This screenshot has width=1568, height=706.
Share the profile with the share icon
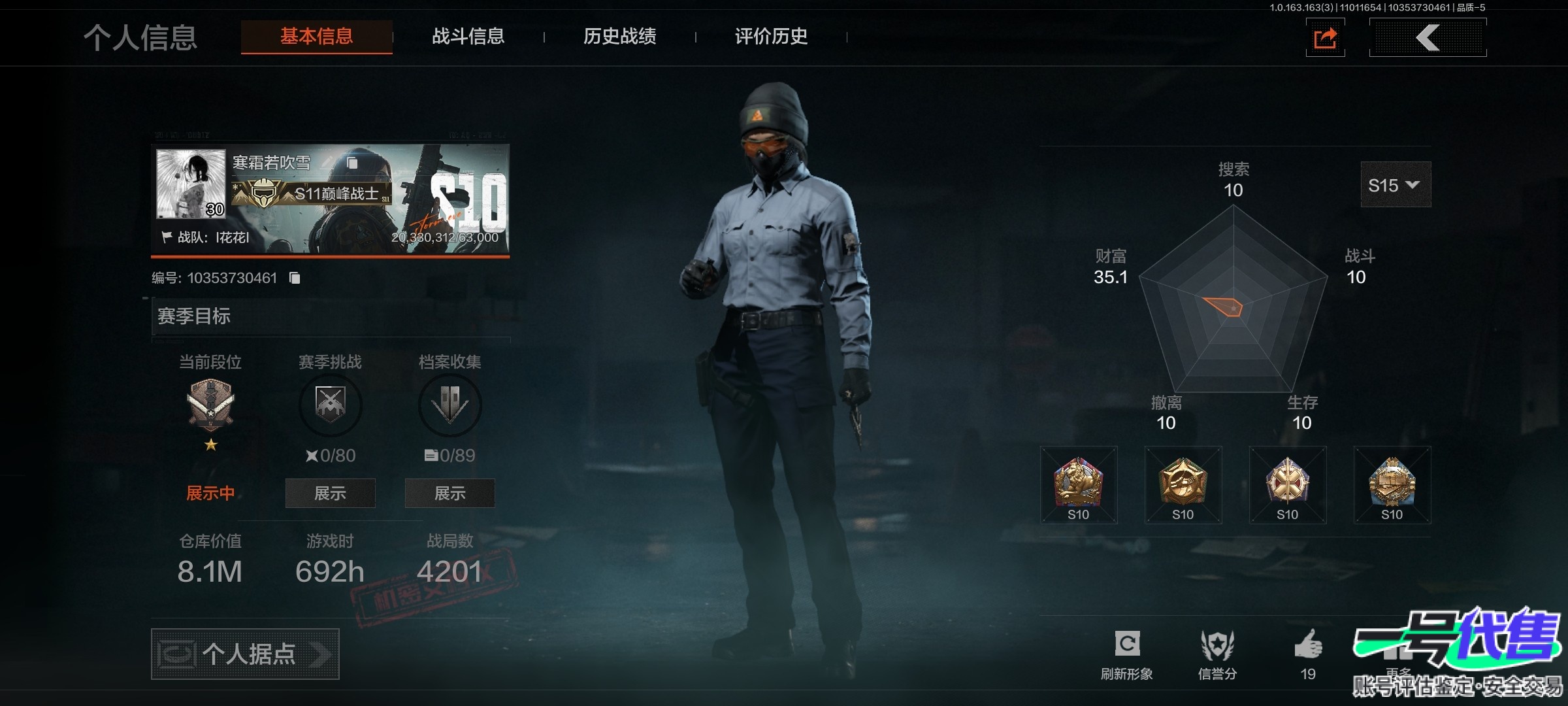coord(1325,38)
